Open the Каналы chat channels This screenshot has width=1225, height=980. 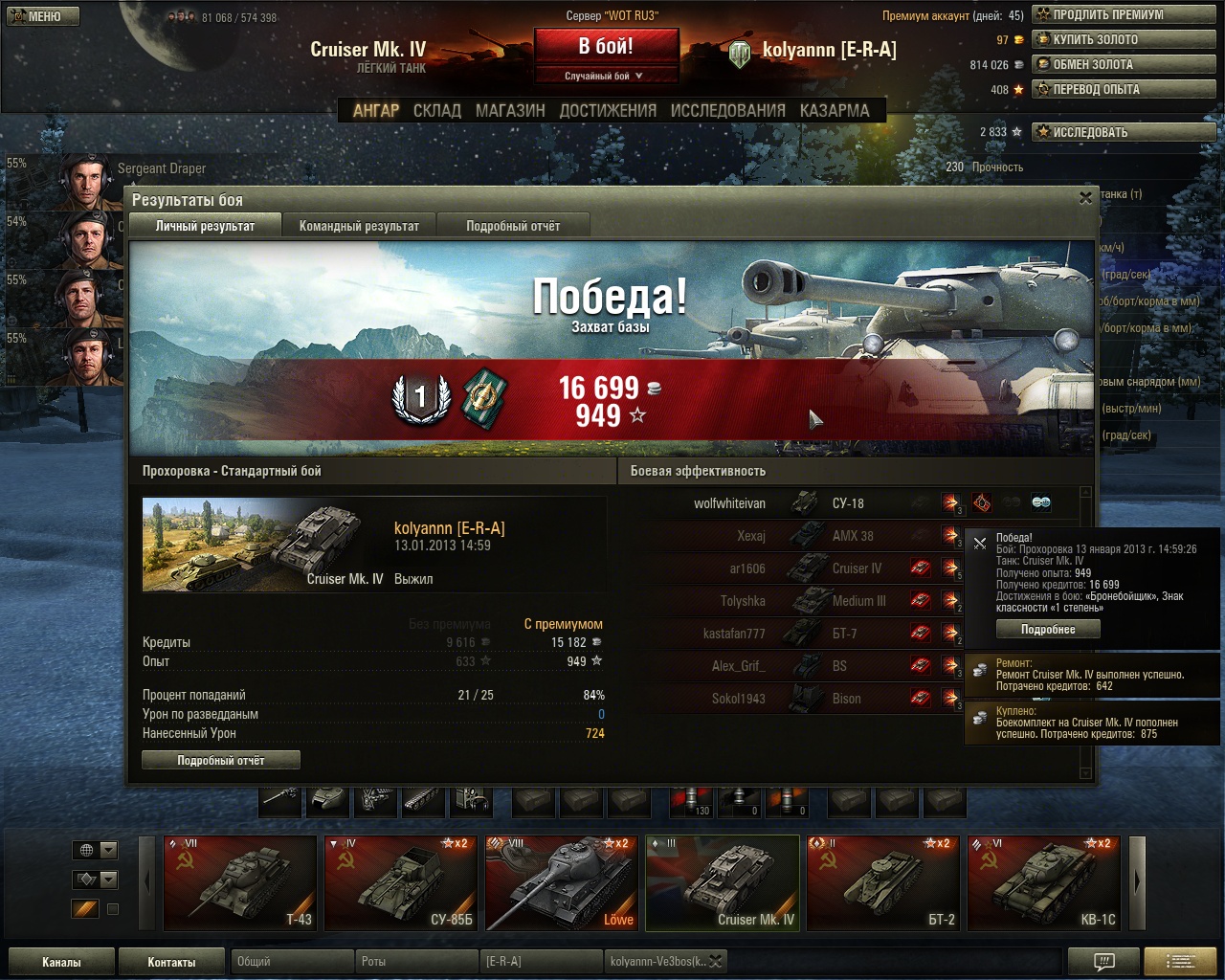point(61,962)
